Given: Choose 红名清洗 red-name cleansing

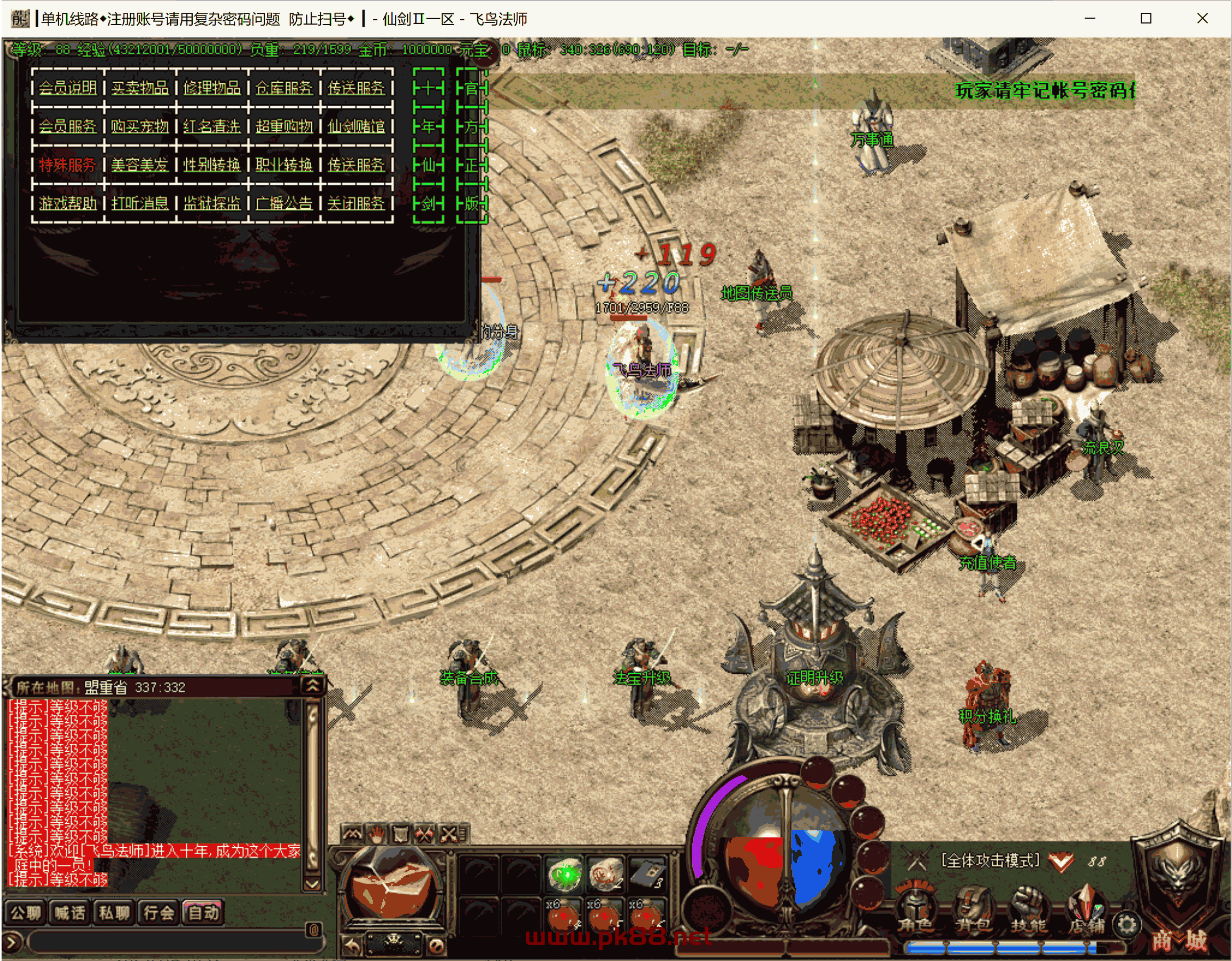Looking at the screenshot, I should point(211,127).
